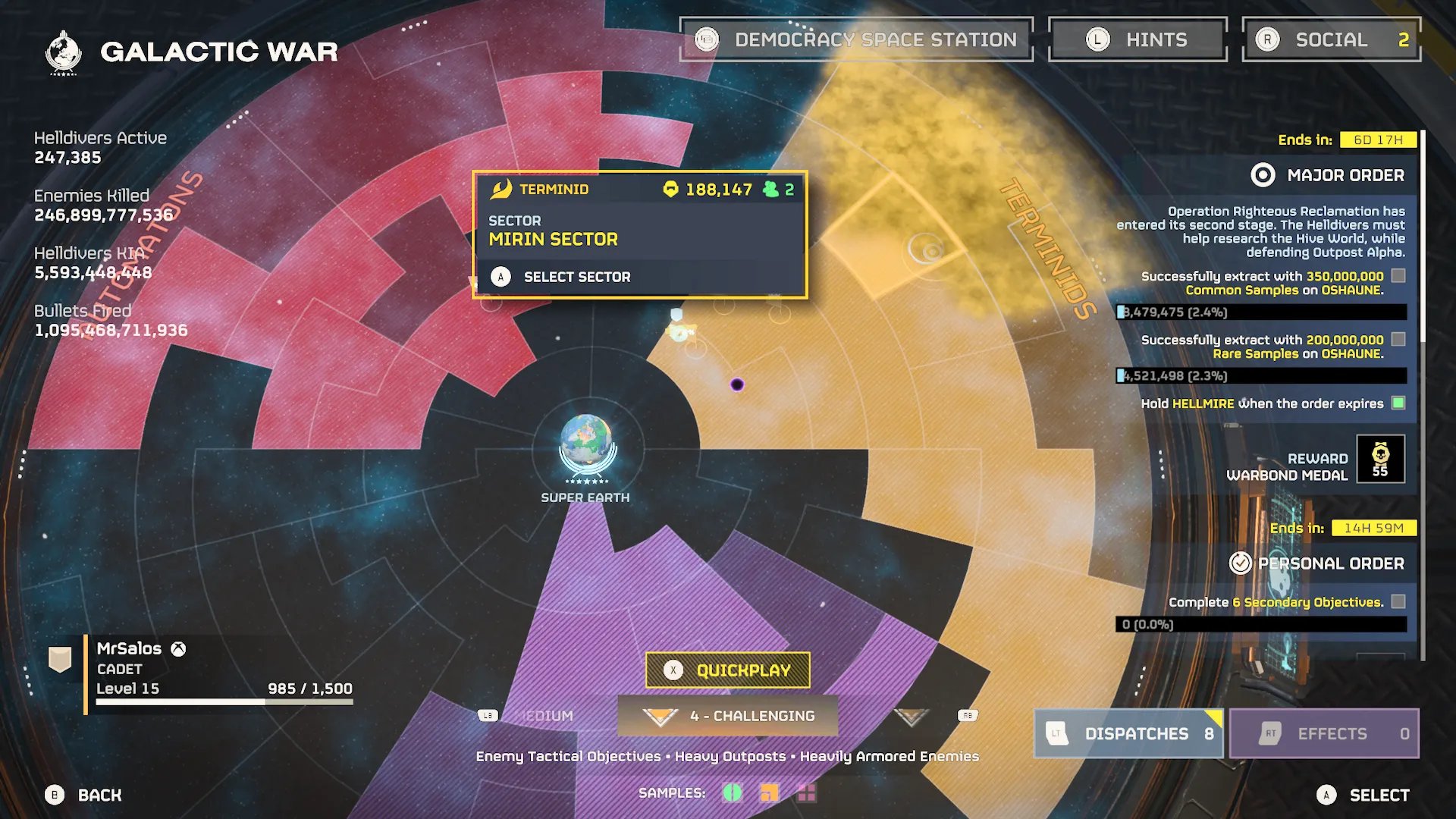Open the Social menu
Viewport: 1456px width, 819px height.
click(x=1331, y=39)
